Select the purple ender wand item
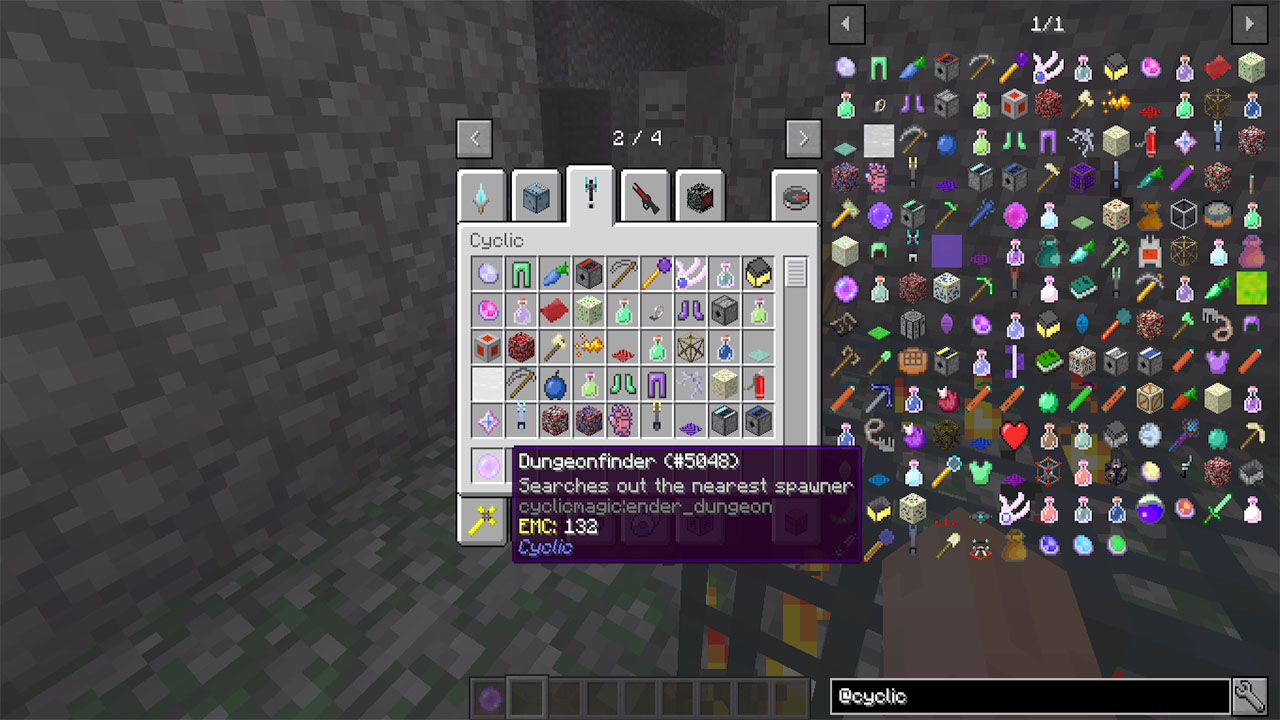This screenshot has width=1280, height=720. click(x=655, y=272)
